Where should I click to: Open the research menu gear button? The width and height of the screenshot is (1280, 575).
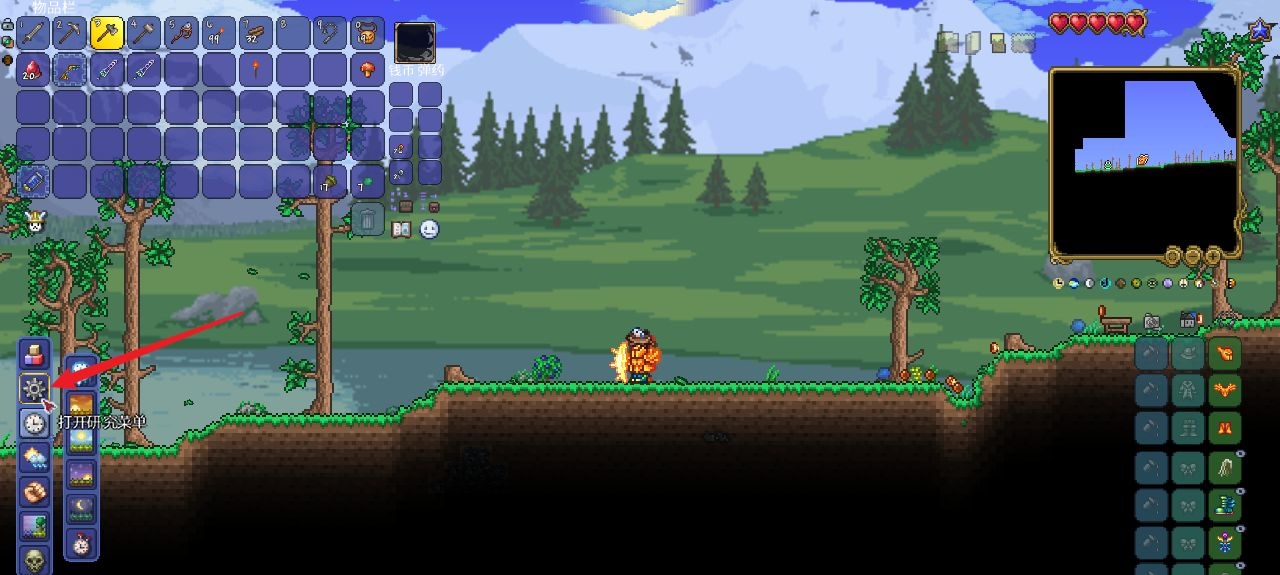(x=35, y=388)
